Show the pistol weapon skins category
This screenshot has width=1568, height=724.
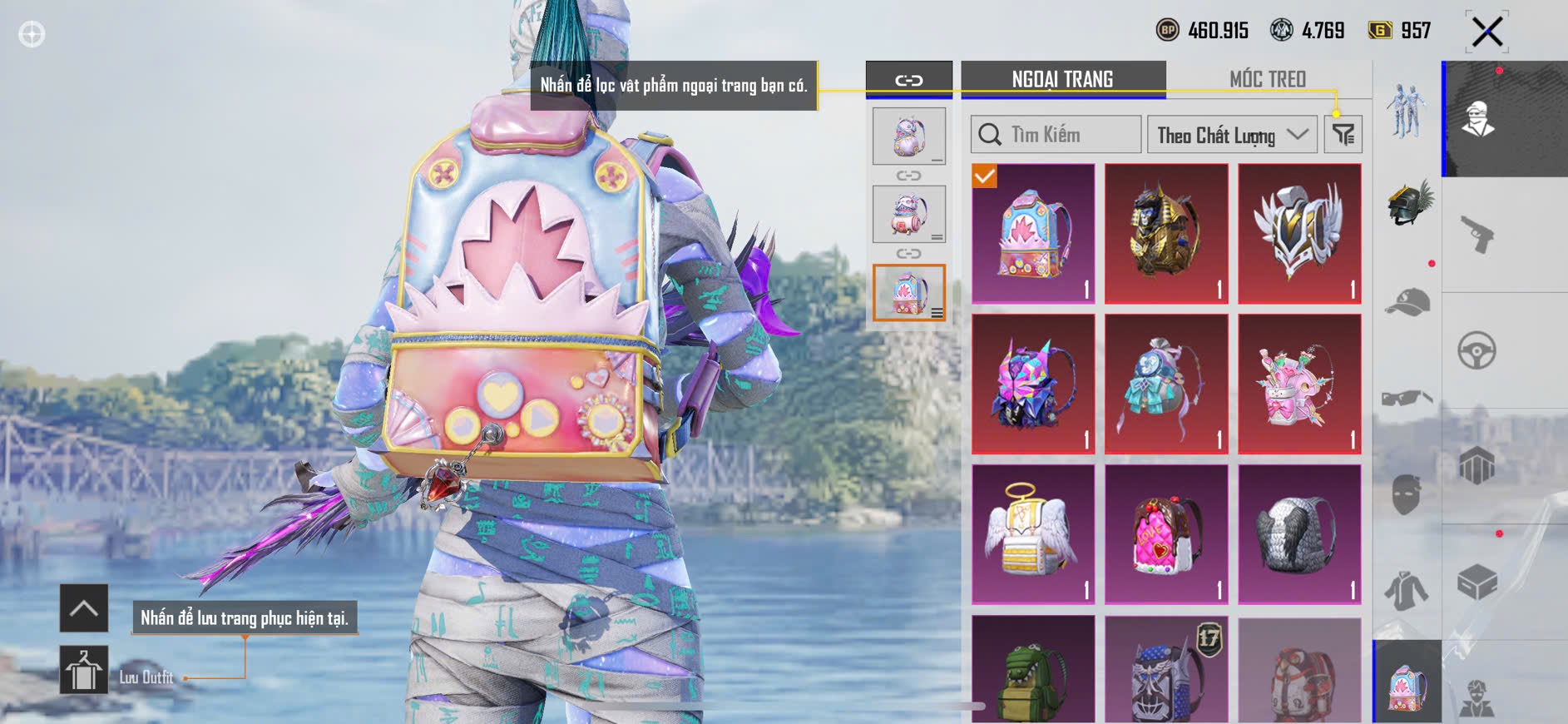click(1477, 235)
